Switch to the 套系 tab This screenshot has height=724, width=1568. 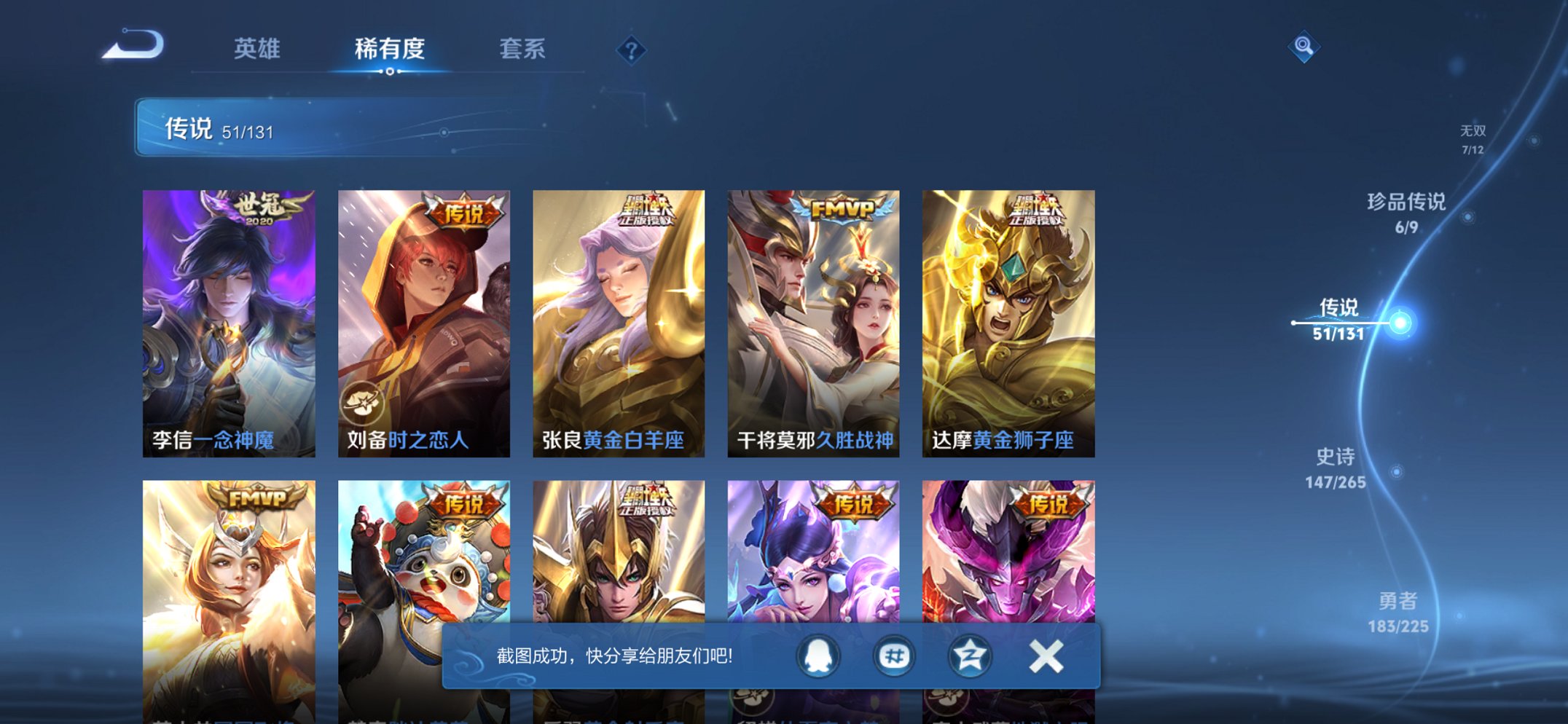point(521,49)
